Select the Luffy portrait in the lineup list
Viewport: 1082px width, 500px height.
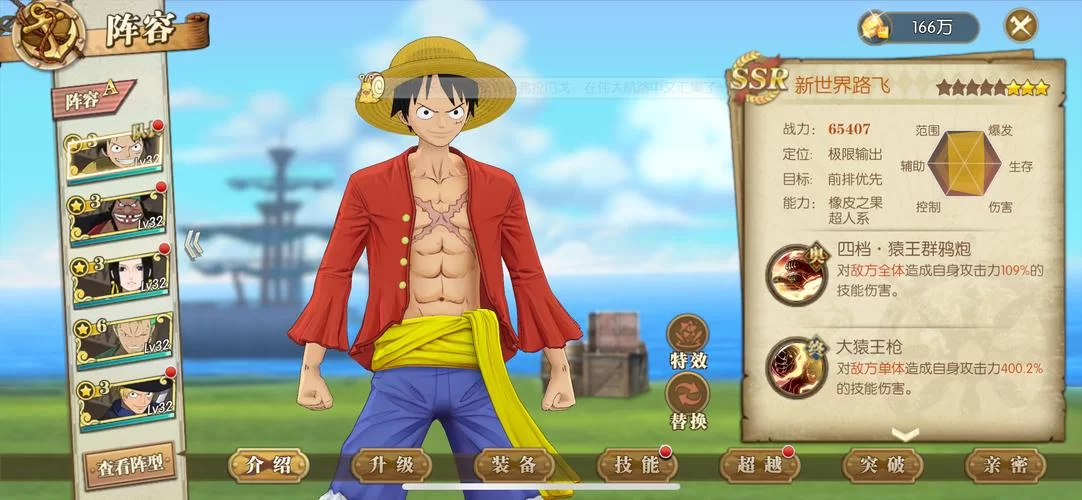[115, 152]
